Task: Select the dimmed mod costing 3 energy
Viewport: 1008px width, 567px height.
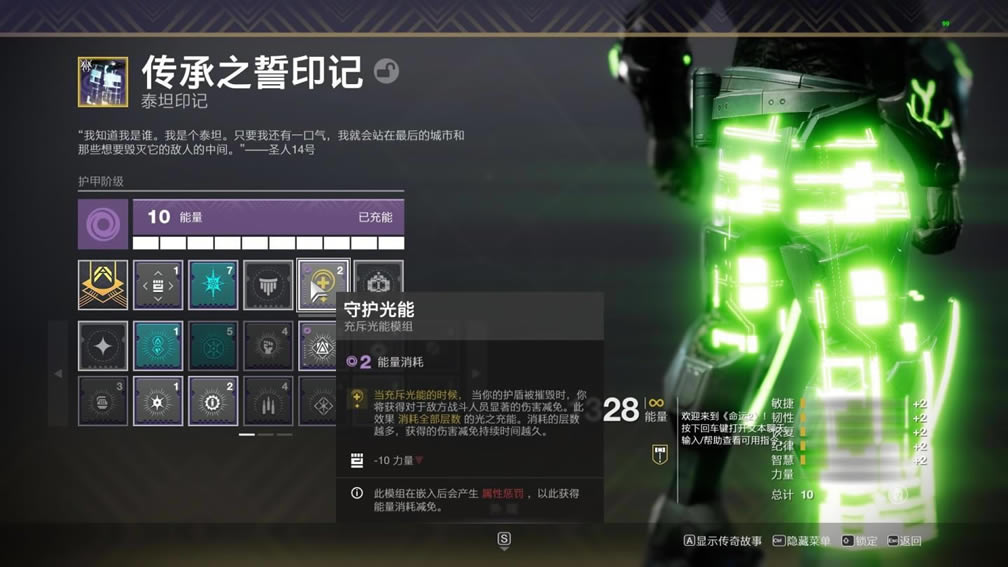Action: click(103, 400)
